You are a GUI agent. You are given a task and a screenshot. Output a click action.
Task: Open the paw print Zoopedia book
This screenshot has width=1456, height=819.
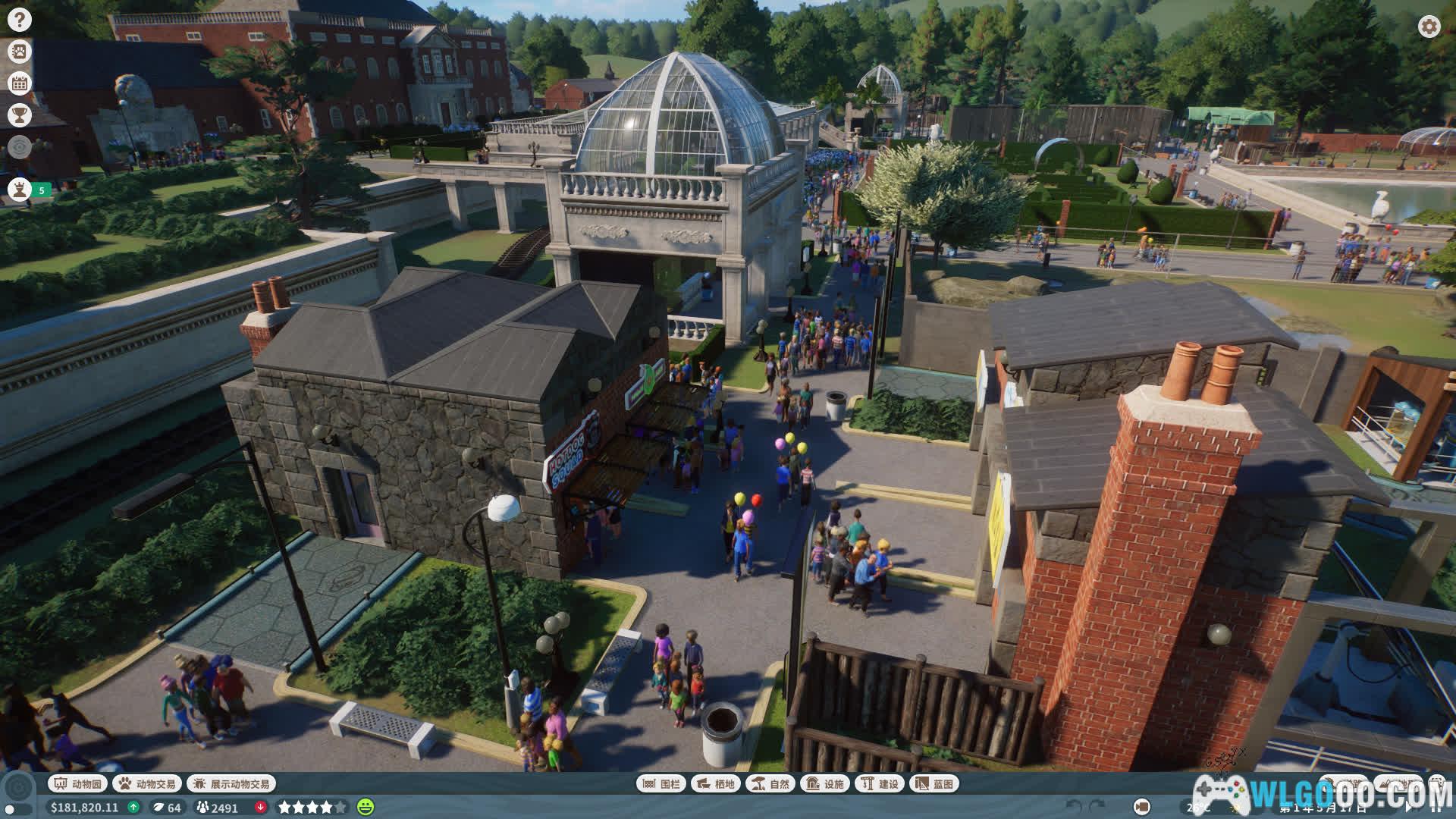click(20, 52)
